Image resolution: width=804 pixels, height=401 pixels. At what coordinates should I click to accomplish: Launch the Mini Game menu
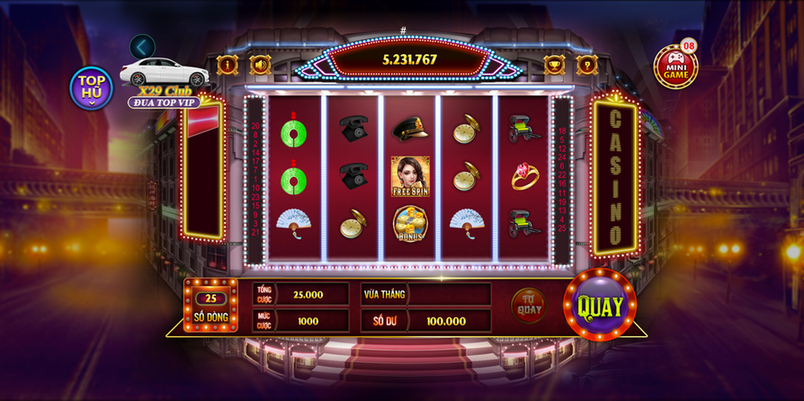[675, 65]
